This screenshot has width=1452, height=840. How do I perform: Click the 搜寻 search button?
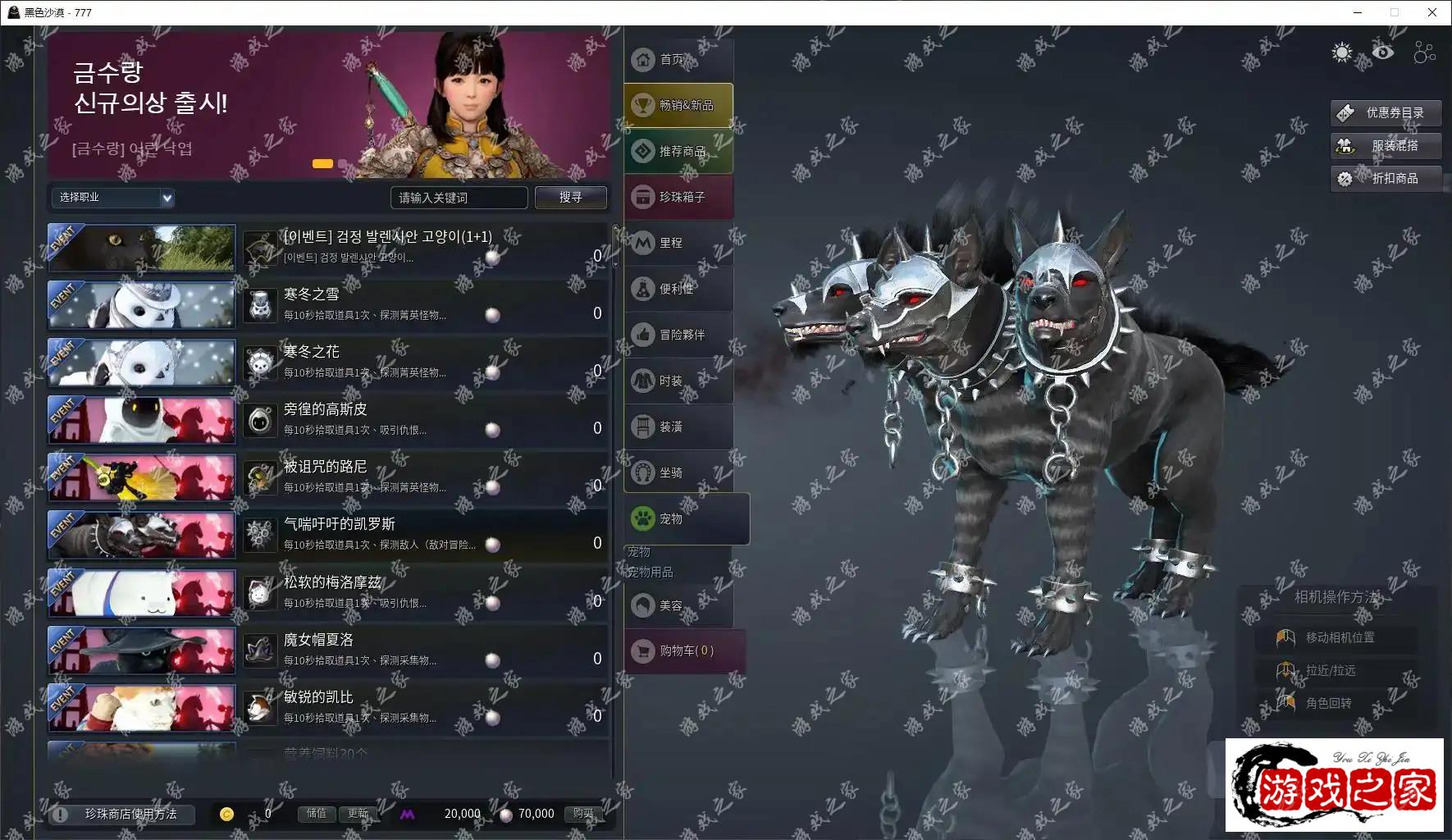click(571, 198)
